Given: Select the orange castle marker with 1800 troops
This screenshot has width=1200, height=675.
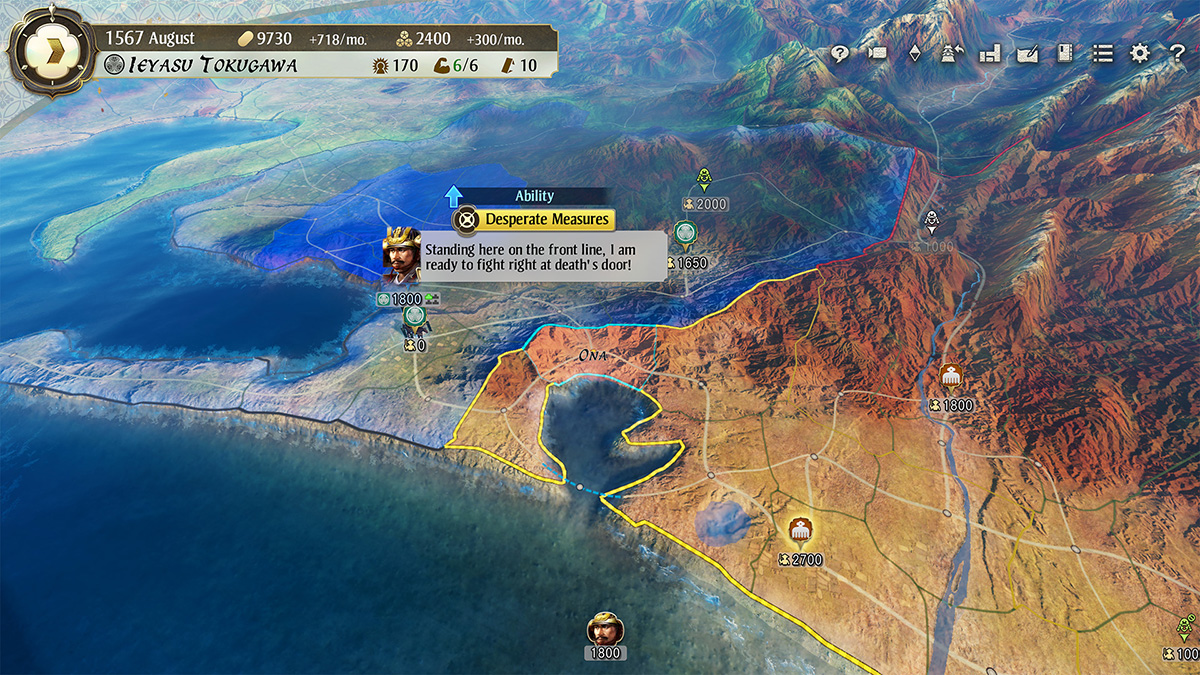Looking at the screenshot, I should 951,378.
